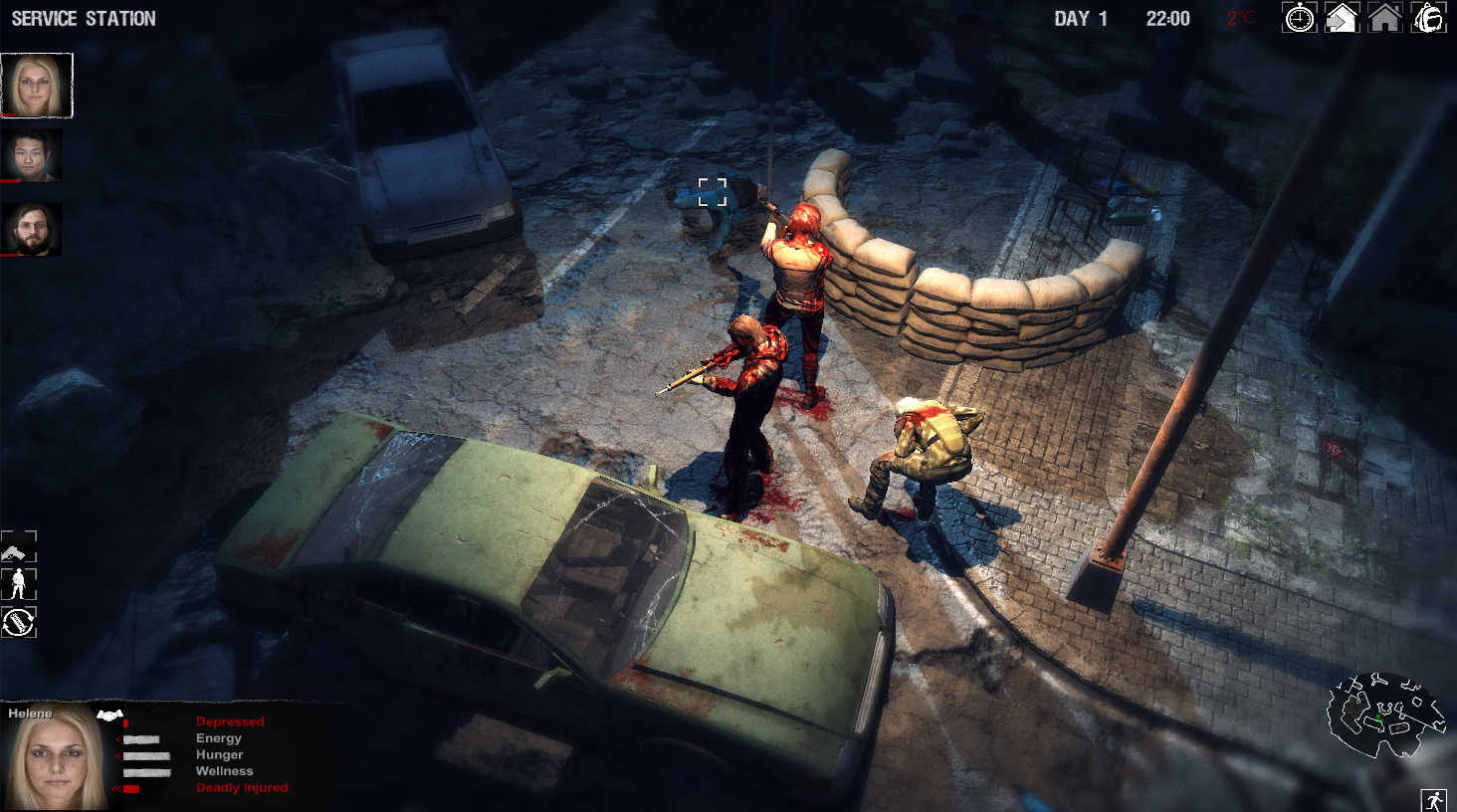Click the 22:00 clock display
Viewport: 1457px width, 812px height.
pos(1169,18)
